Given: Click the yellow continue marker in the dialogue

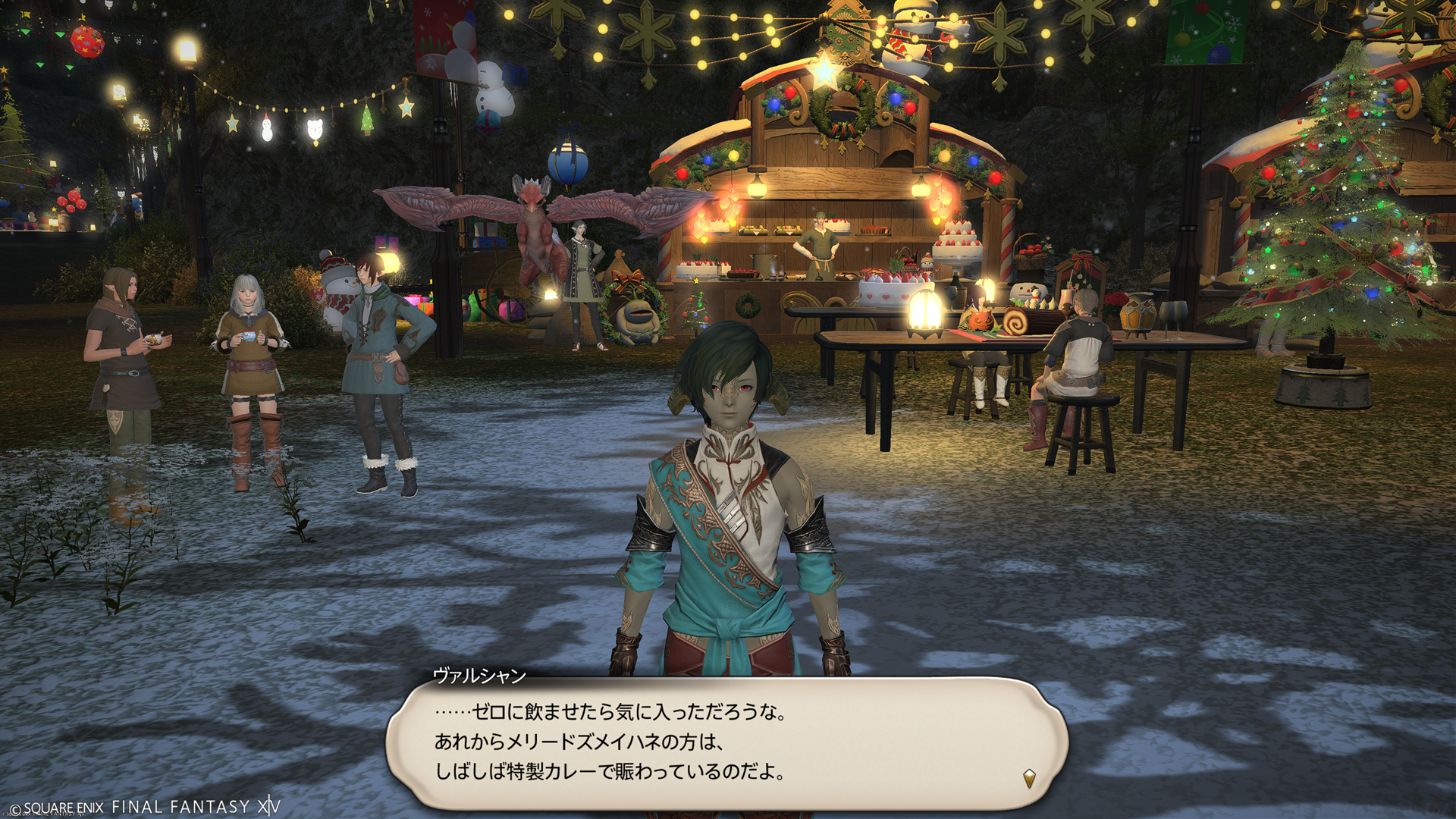Looking at the screenshot, I should click(1029, 778).
